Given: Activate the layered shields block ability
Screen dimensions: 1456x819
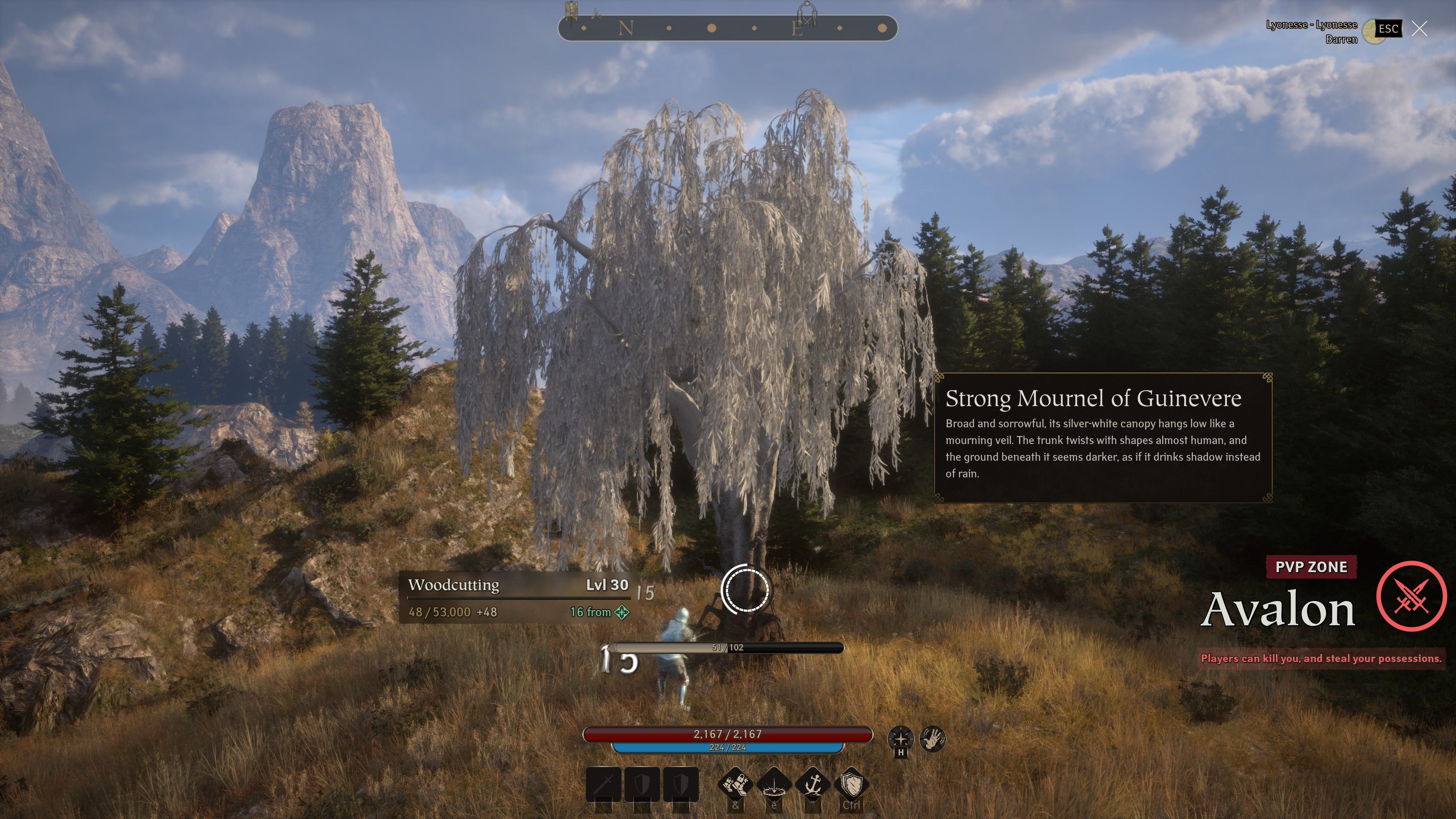Looking at the screenshot, I should [x=851, y=784].
